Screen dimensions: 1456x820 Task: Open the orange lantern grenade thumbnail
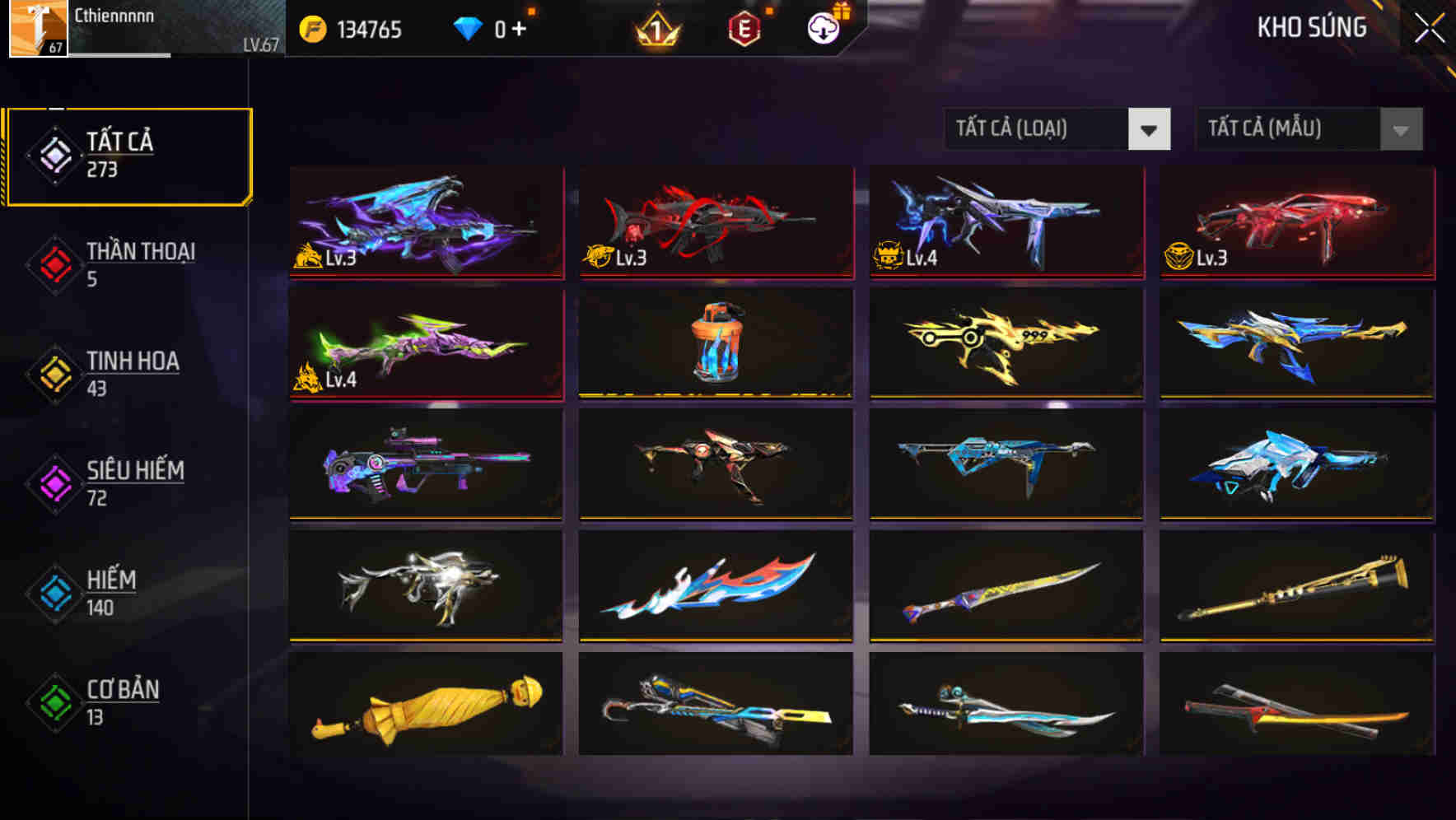click(x=716, y=346)
